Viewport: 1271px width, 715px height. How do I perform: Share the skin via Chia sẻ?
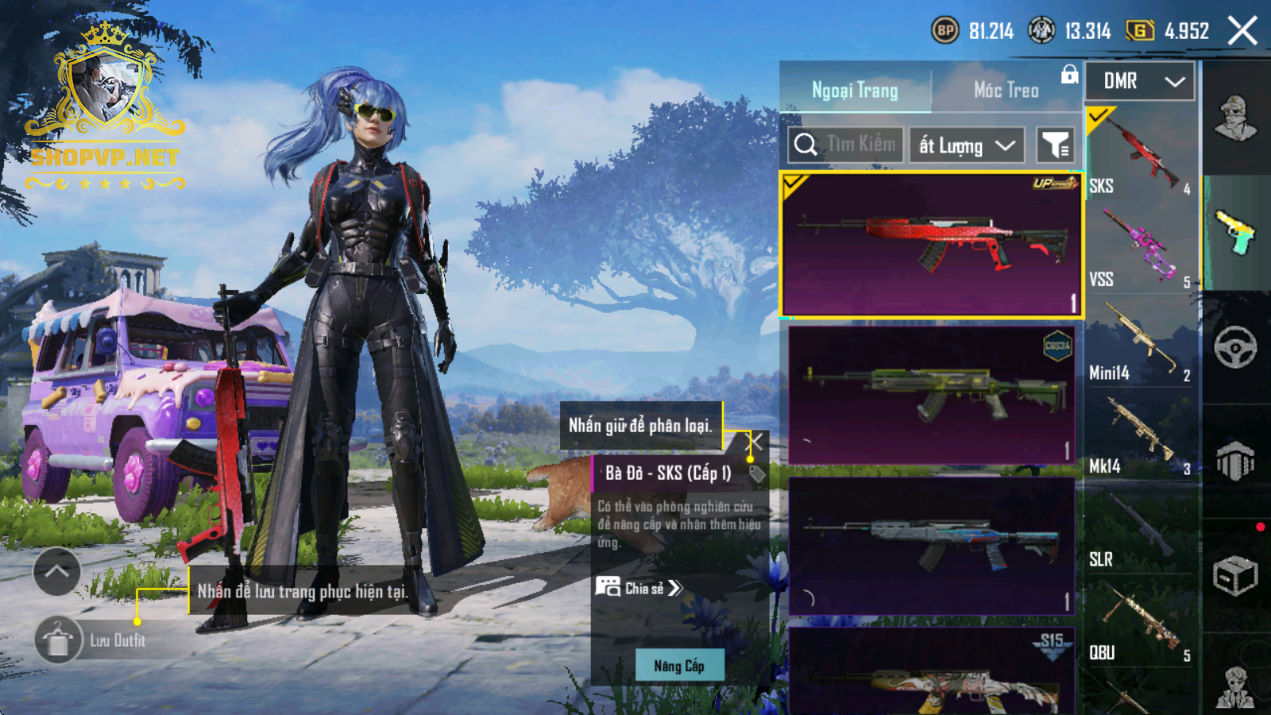click(640, 588)
